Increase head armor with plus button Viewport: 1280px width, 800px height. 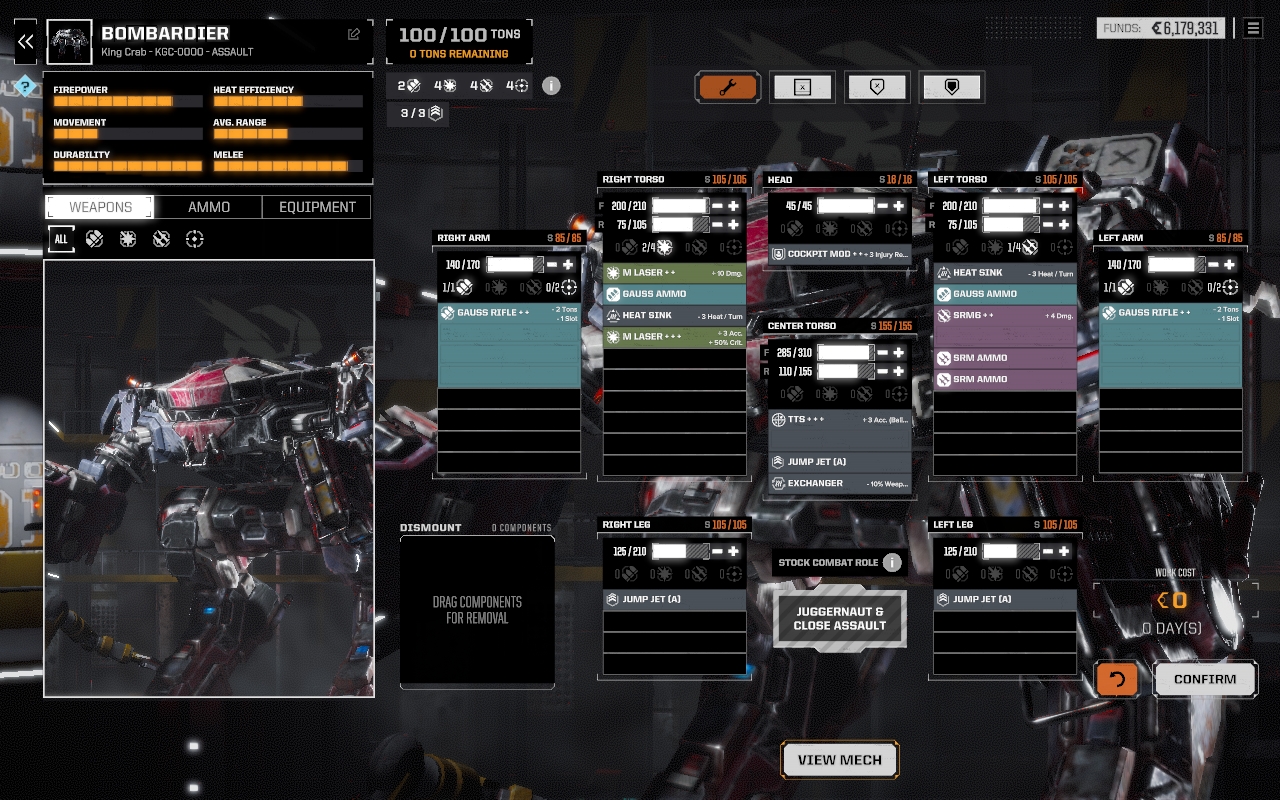[x=899, y=206]
